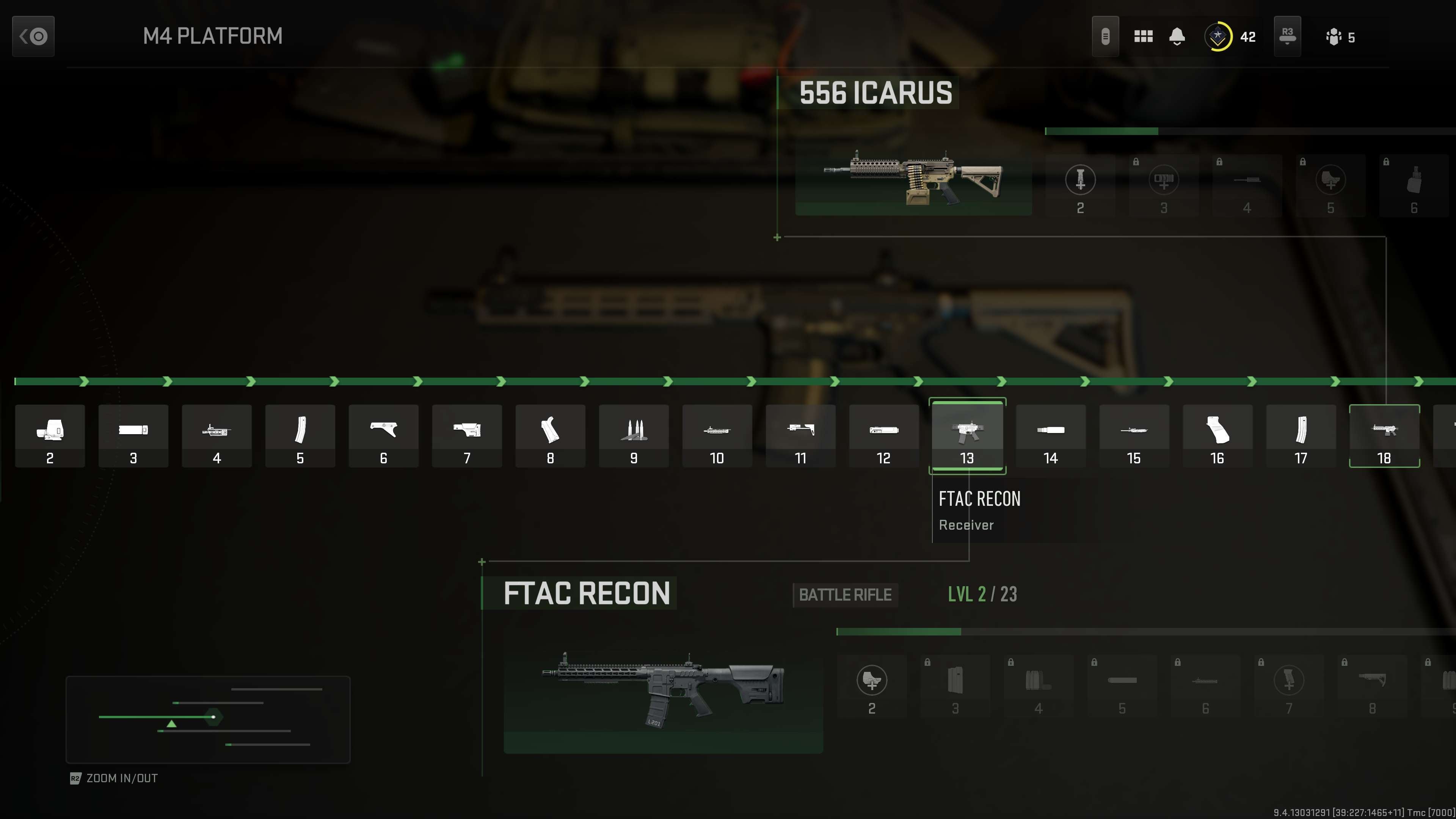Screen dimensions: 1456x819
Task: Select the optic attachment at level 2
Action: point(50,435)
